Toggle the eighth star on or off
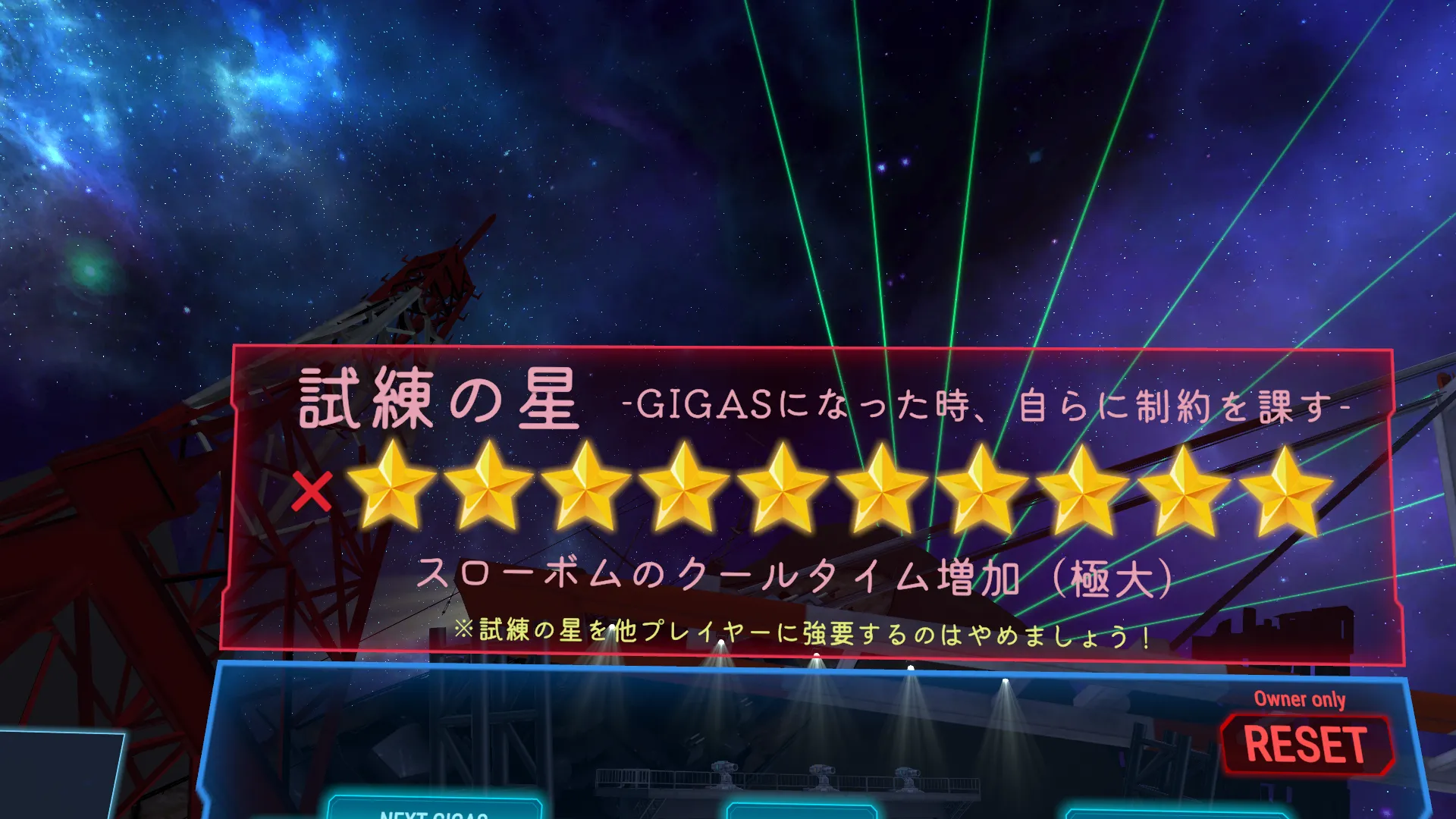Image resolution: width=1456 pixels, height=819 pixels. click(1081, 493)
